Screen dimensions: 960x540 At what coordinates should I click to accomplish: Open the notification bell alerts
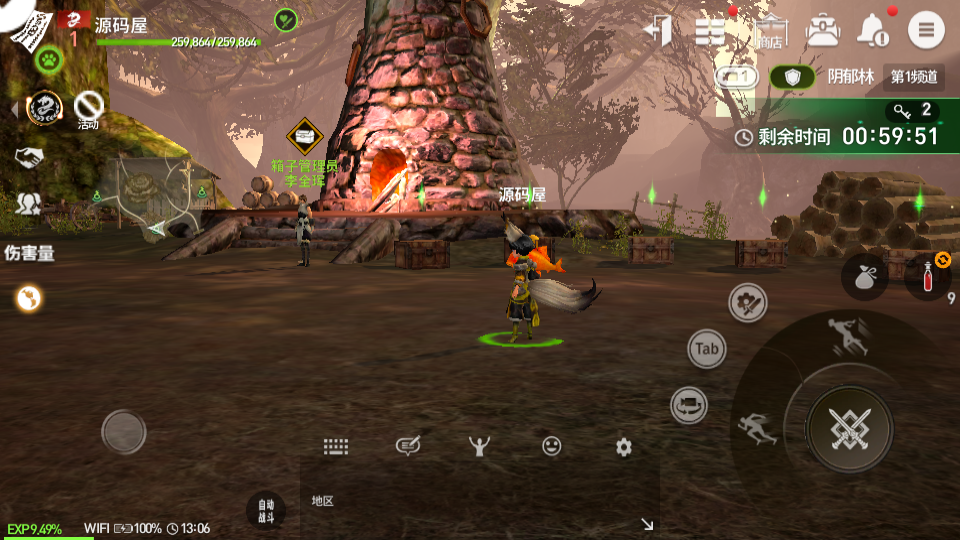point(874,30)
